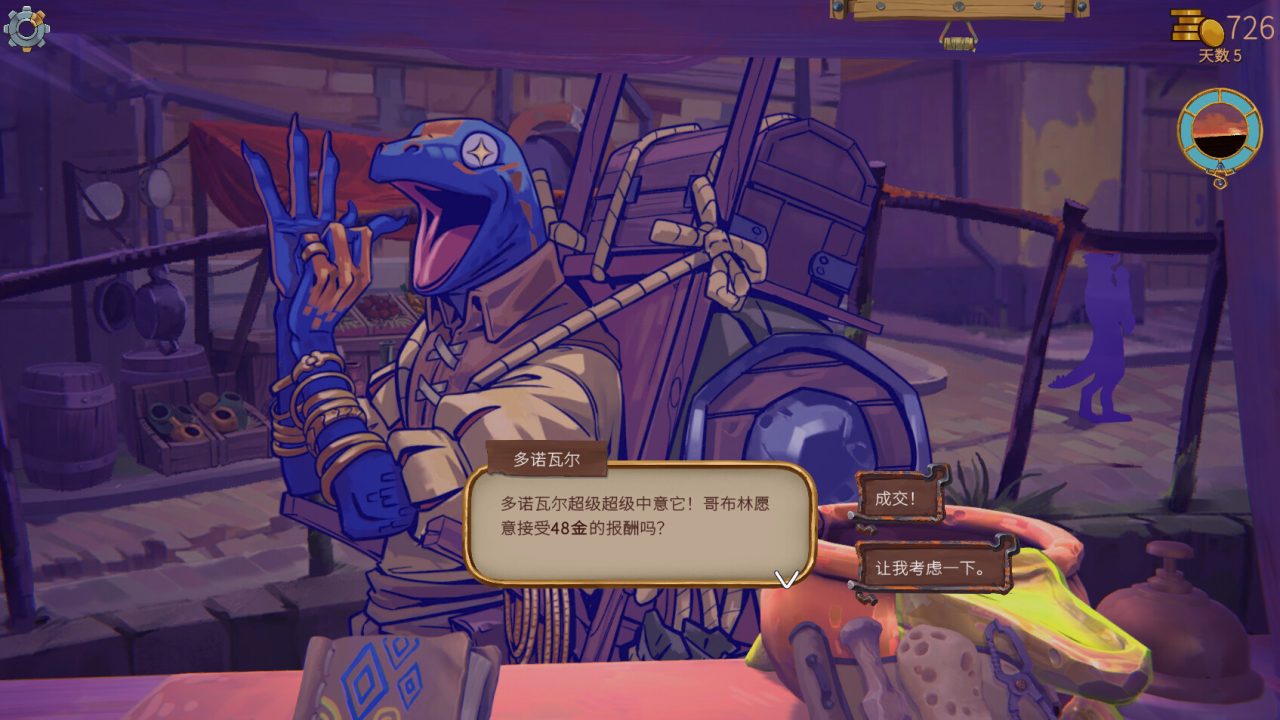Image resolution: width=1280 pixels, height=720 pixels.
Task: Open the gear settings menu
Action: tap(26, 28)
